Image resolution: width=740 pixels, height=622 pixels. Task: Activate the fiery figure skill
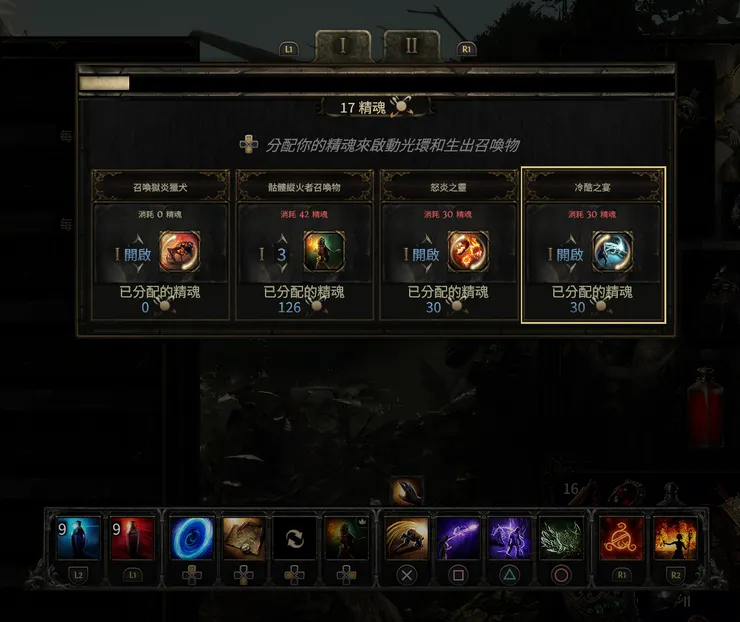click(675, 539)
